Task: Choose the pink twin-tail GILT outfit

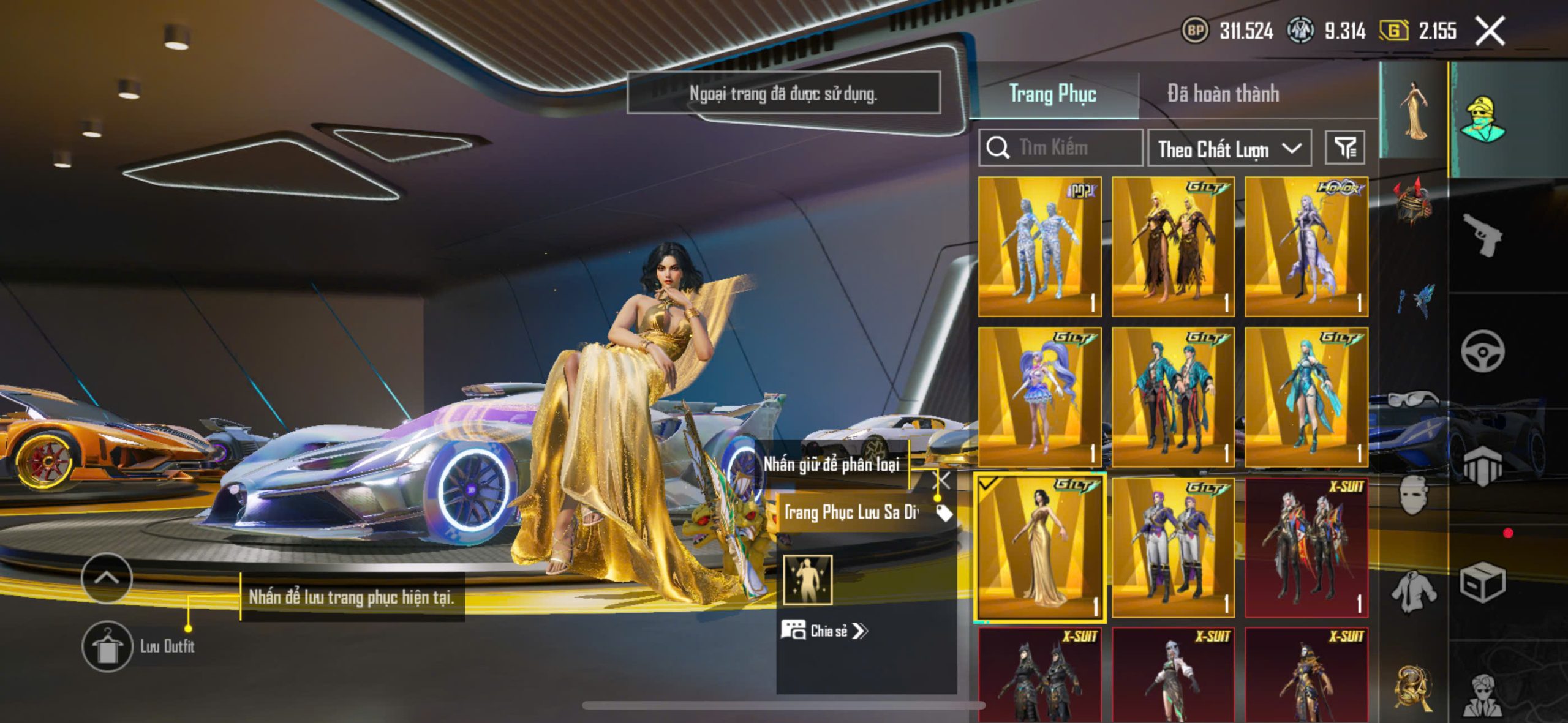Action: click(1039, 397)
